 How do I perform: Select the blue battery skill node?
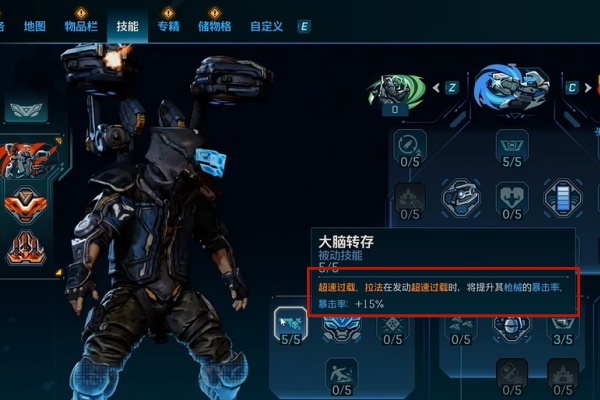563,193
